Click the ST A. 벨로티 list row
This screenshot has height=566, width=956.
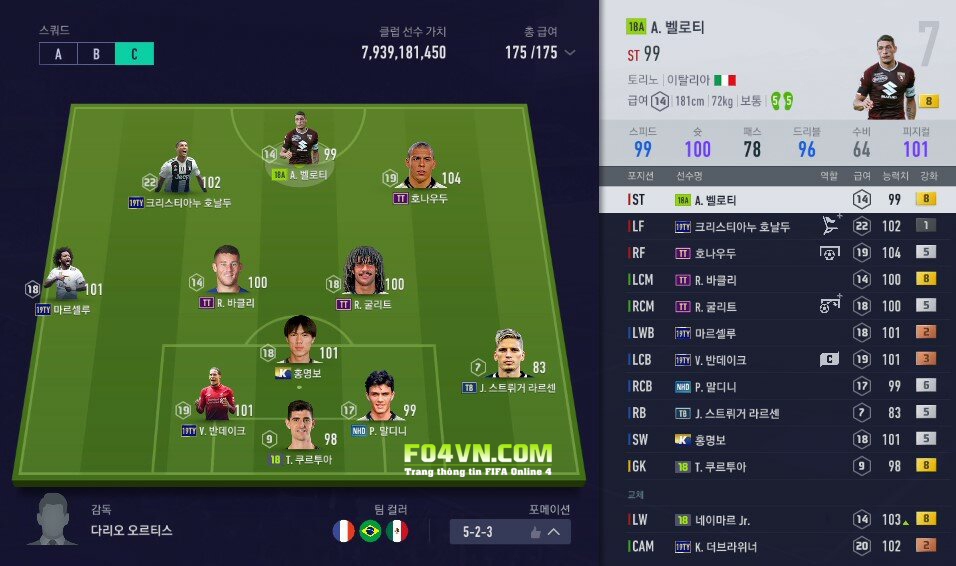[x=777, y=199]
